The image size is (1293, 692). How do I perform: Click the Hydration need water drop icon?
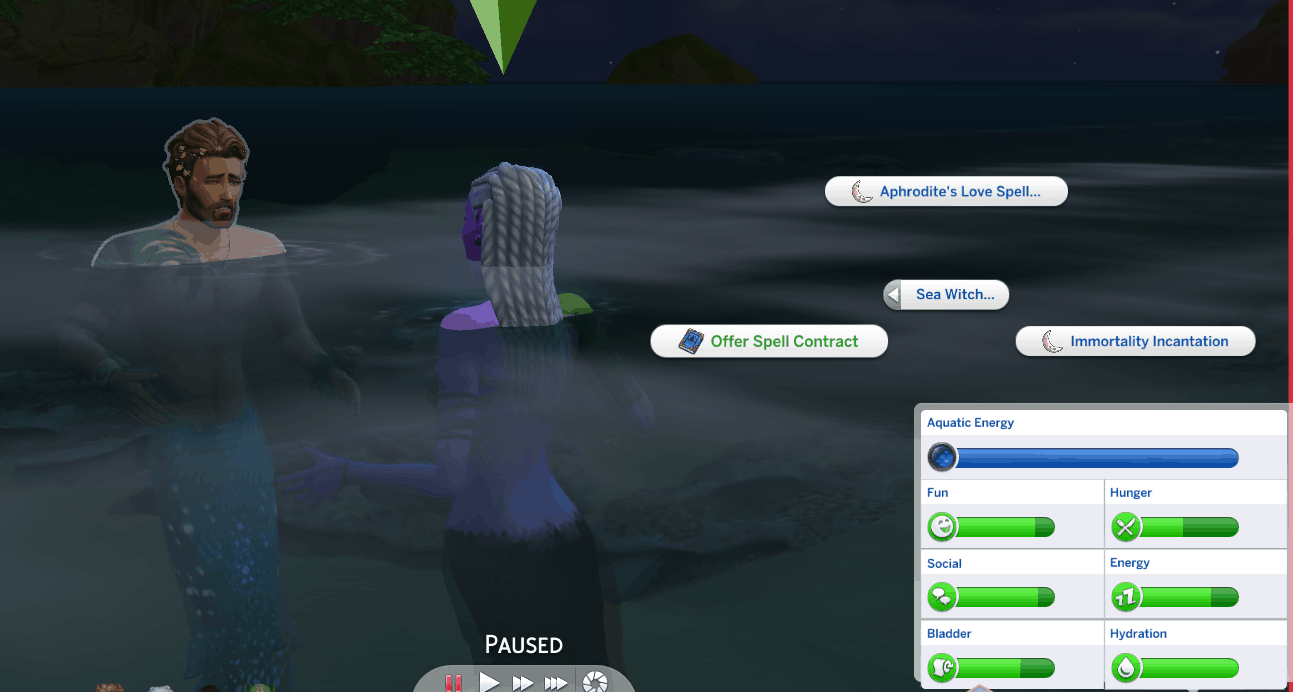click(1125, 667)
